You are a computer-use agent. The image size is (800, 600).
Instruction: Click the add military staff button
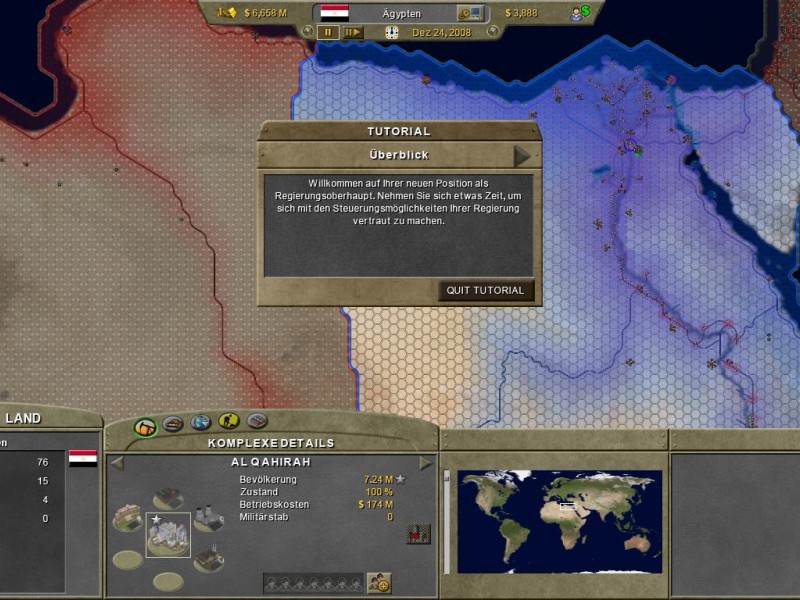[379, 582]
